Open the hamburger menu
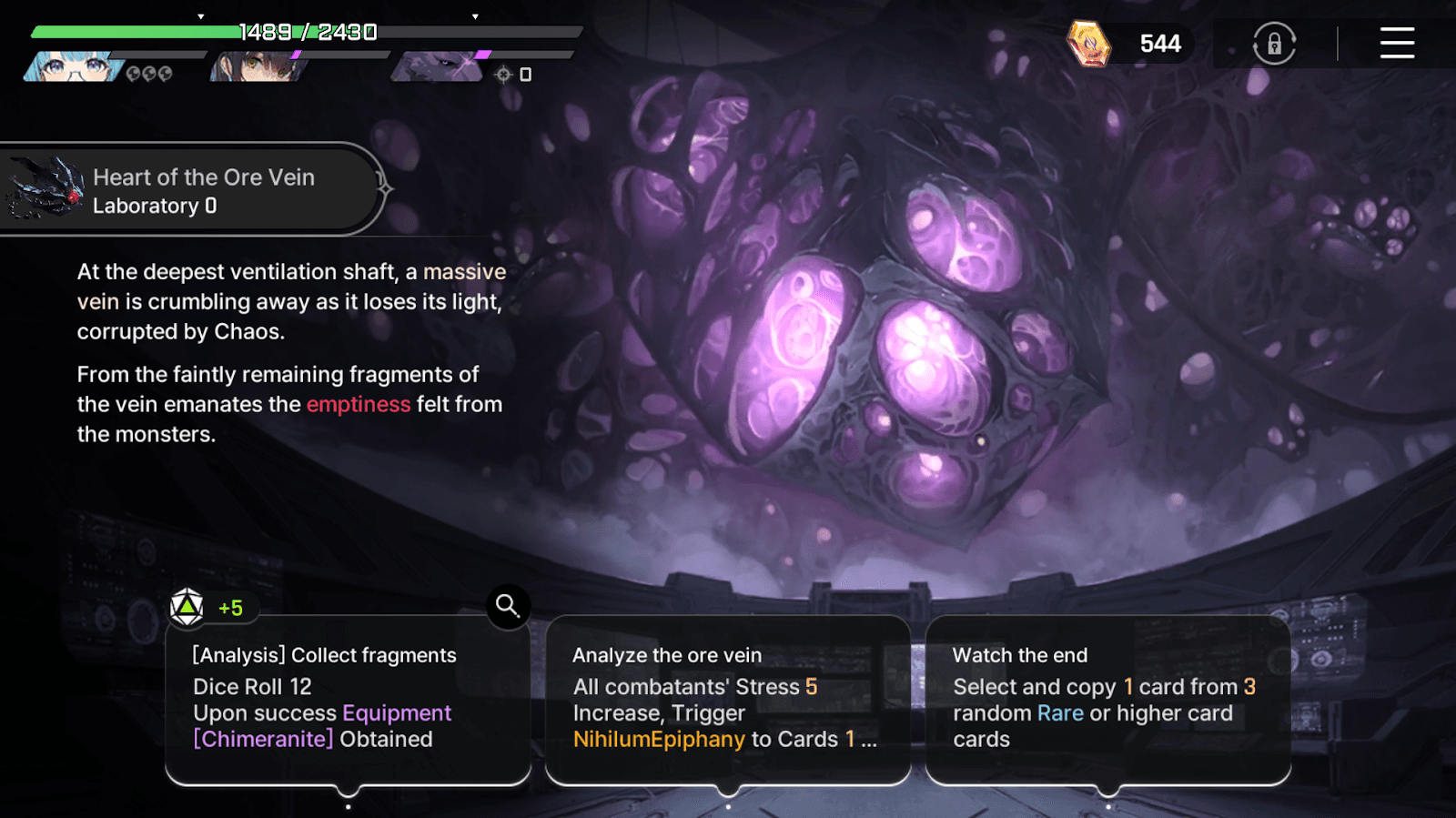Screen dimensions: 1456x818 tap(1397, 44)
